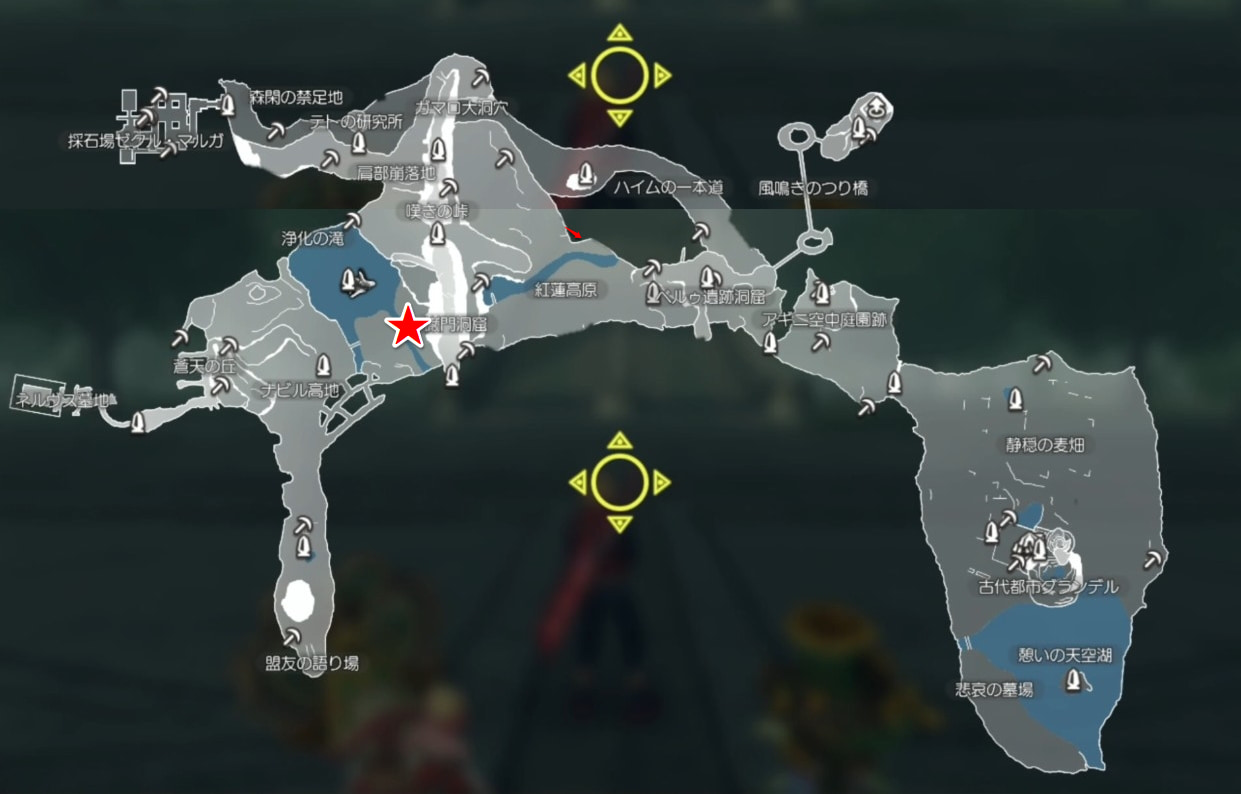Image resolution: width=1241 pixels, height=794 pixels.
Task: Choose the 憩いの天空湖 lake label
Action: 1064,656
